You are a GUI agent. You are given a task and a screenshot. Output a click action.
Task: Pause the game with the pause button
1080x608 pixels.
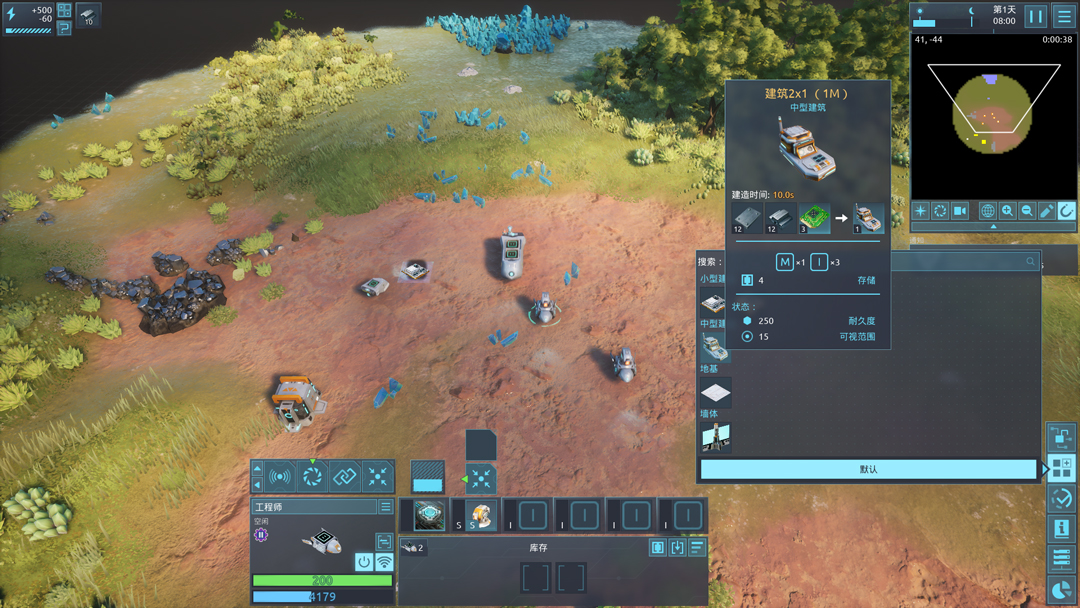click(x=1036, y=16)
